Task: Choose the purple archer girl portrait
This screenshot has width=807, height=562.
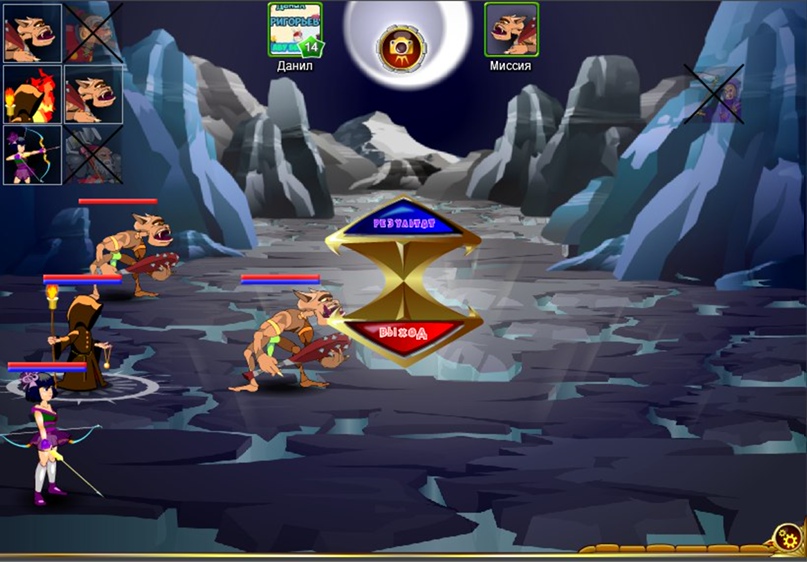Action: (x=32, y=155)
